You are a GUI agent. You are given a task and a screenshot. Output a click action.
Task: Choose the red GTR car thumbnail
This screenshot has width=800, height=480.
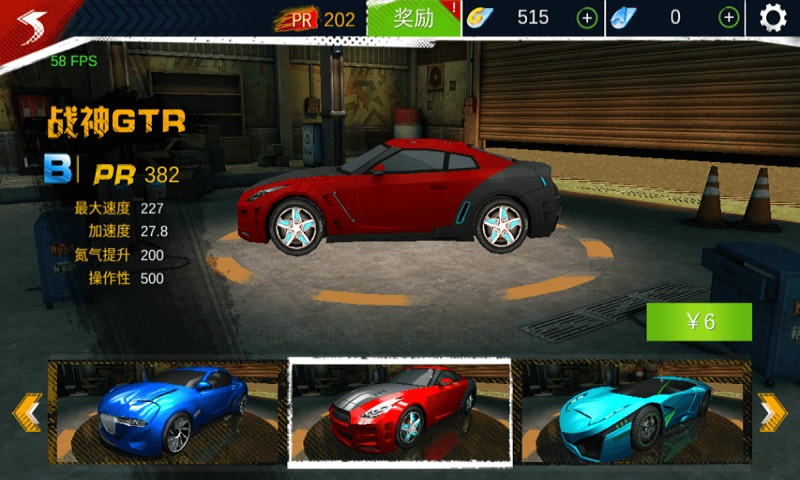pyautogui.click(x=400, y=412)
